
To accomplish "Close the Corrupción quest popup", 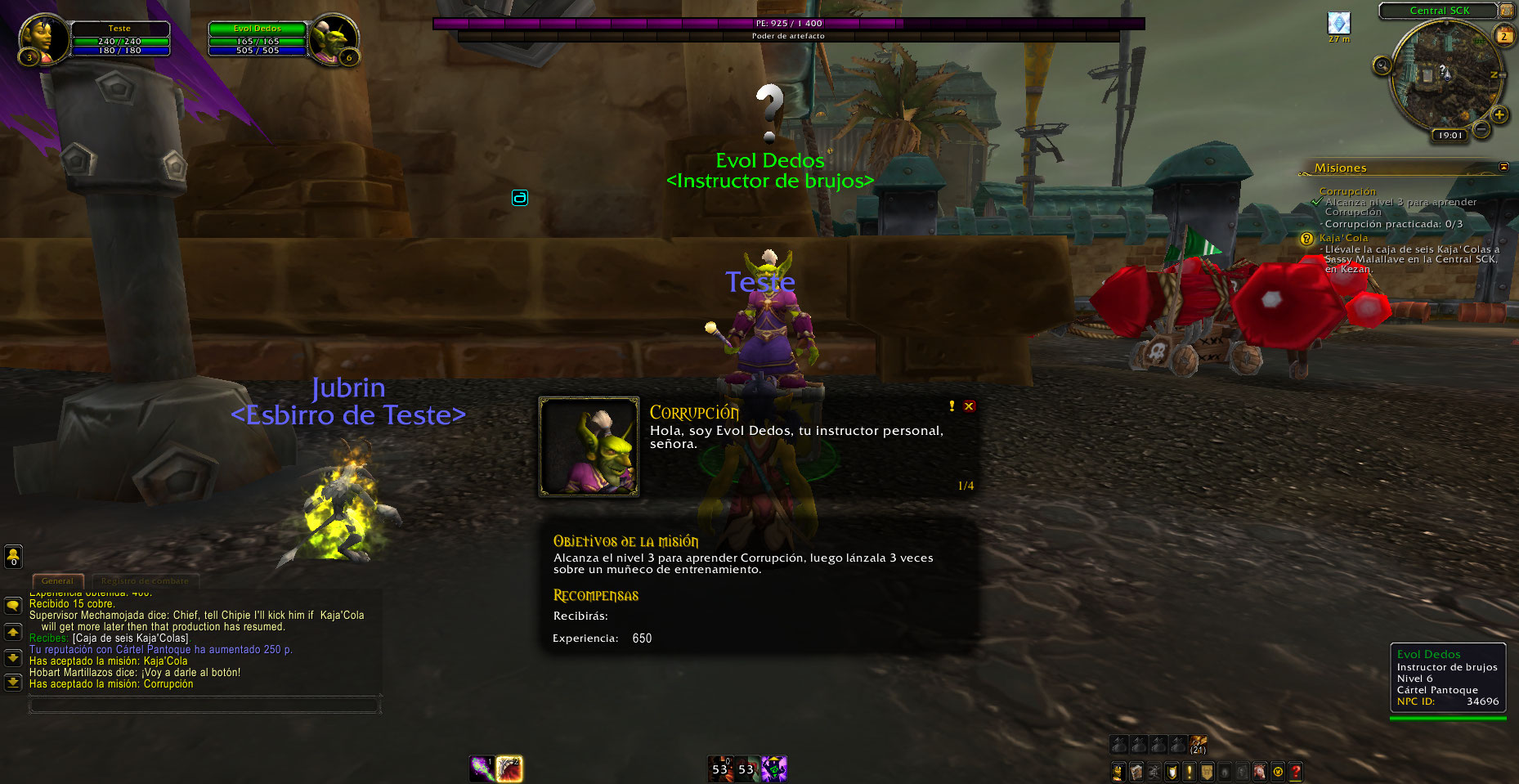I will [969, 406].
